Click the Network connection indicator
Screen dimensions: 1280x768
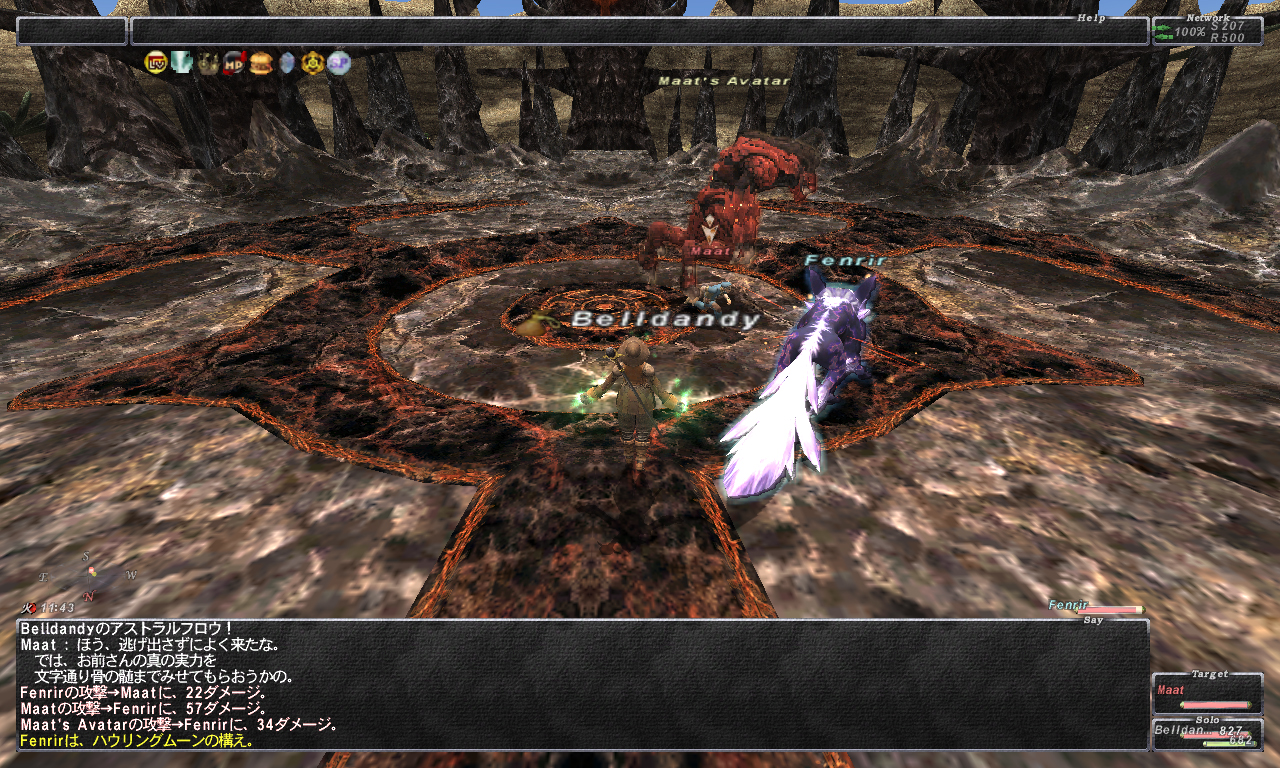tap(1206, 31)
